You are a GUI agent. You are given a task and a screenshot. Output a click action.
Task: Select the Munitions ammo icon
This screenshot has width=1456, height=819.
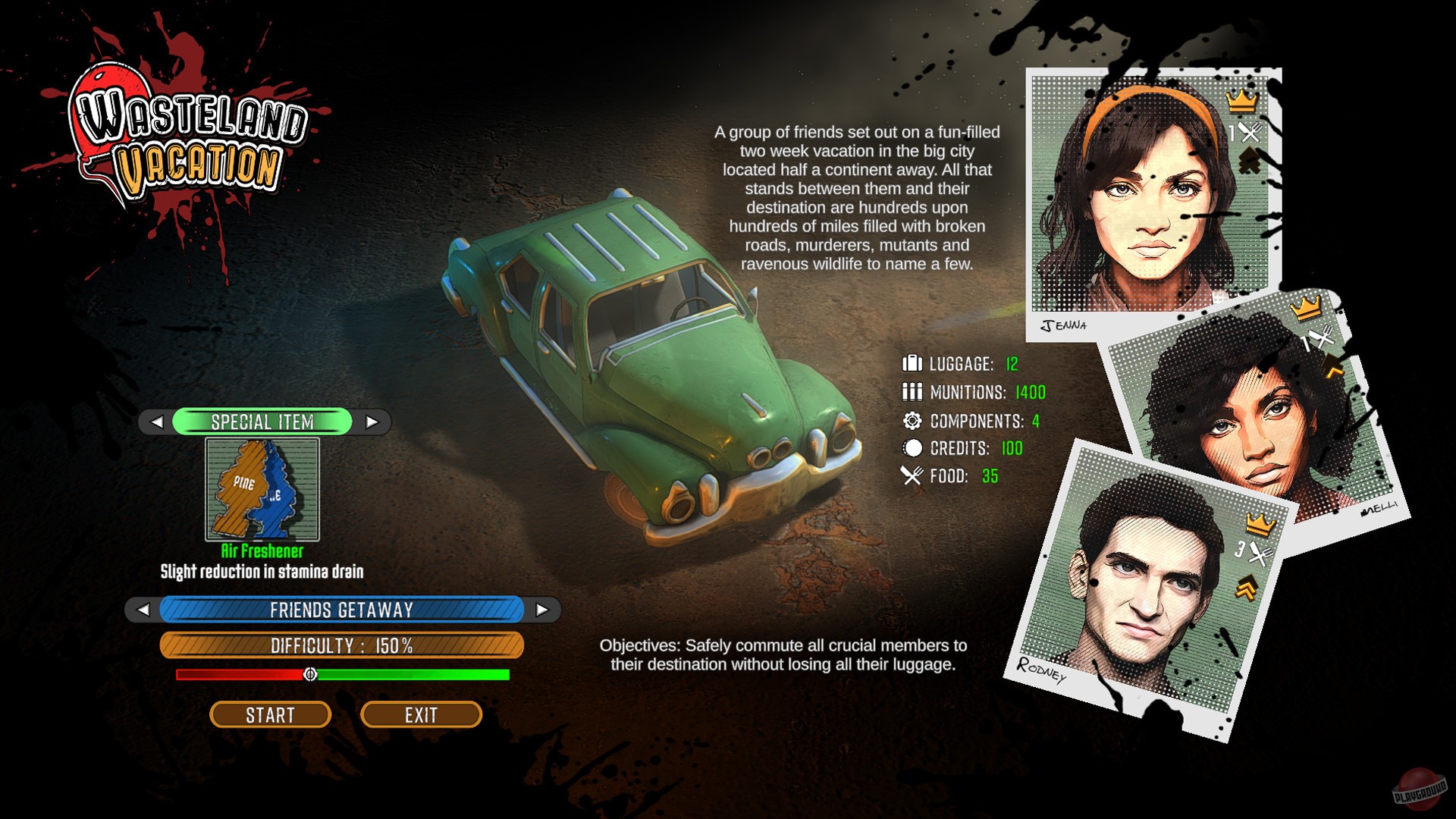click(911, 391)
